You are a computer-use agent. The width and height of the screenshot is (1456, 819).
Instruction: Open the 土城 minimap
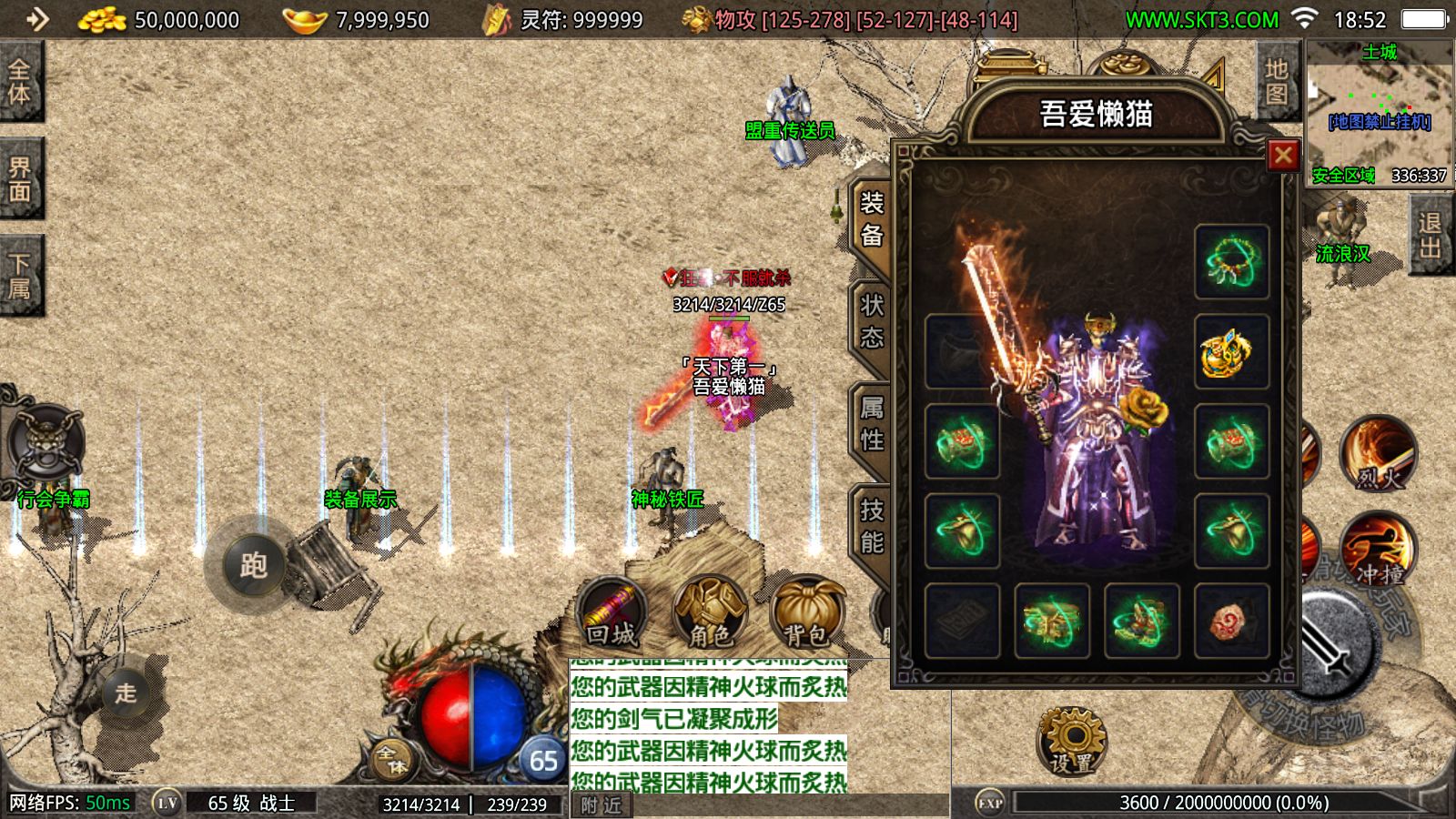click(x=1380, y=114)
